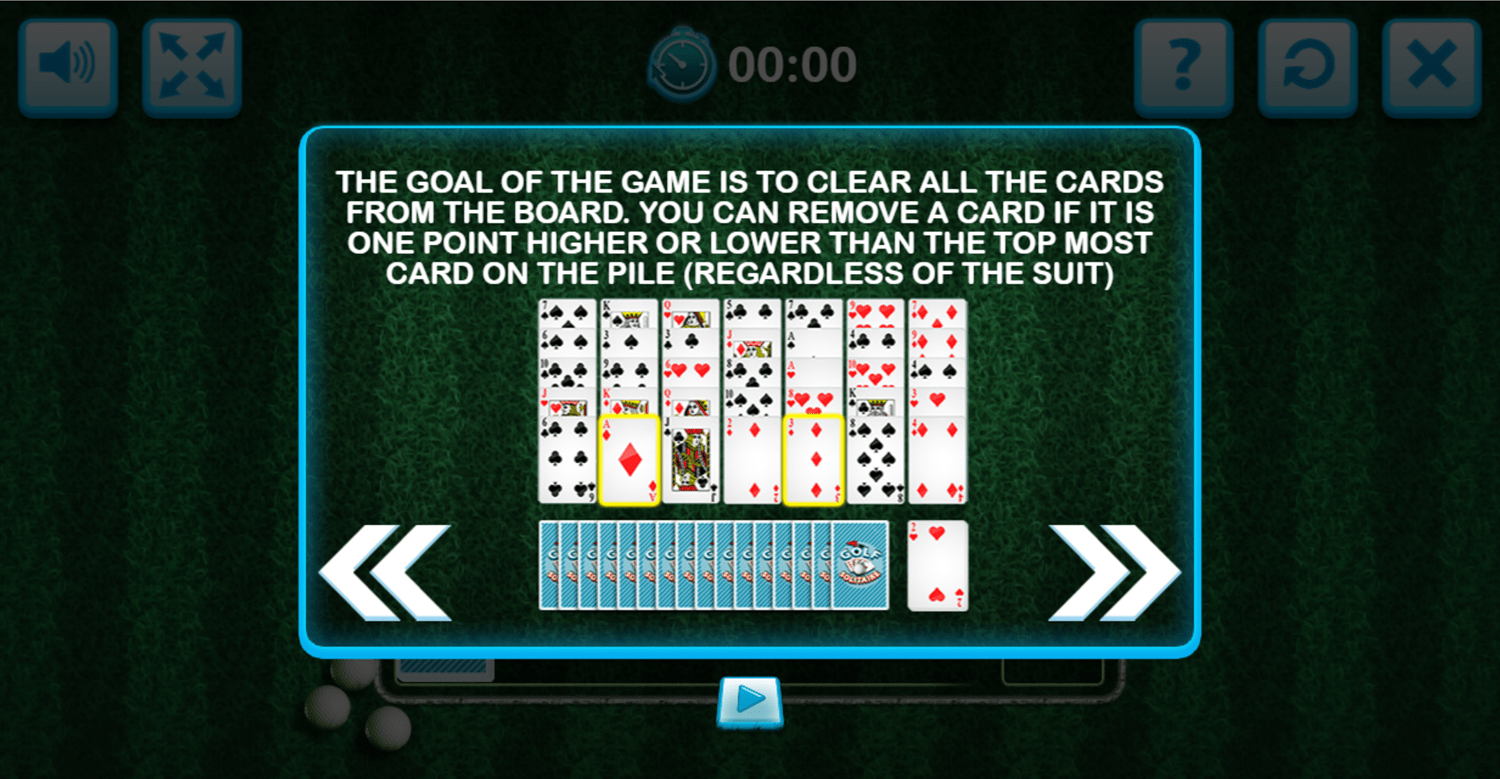Viewport: 1500px width, 779px height.
Task: Click the speaker icon in the top left corner
Action: coord(67,64)
